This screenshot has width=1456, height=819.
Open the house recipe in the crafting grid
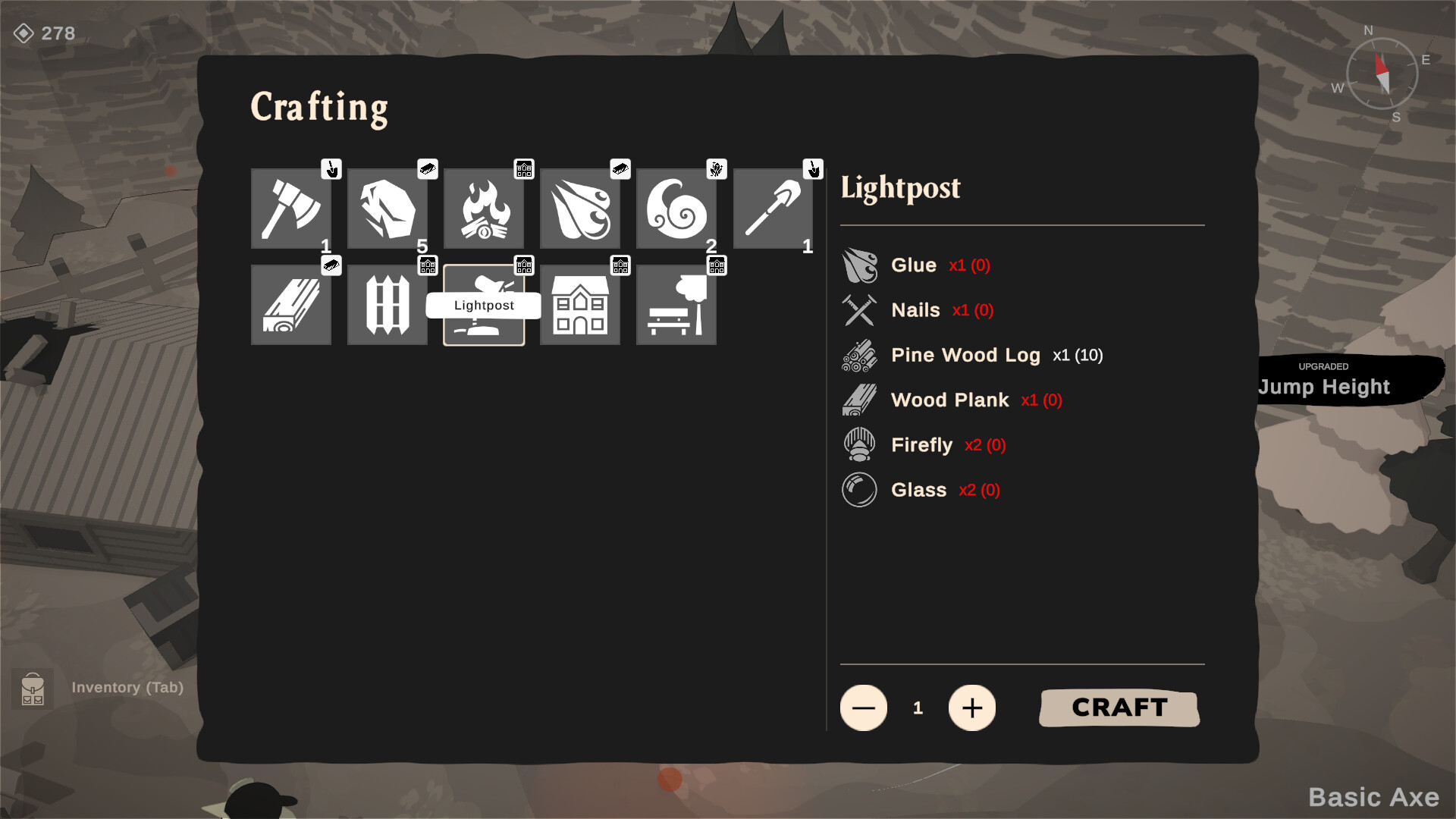pyautogui.click(x=580, y=305)
